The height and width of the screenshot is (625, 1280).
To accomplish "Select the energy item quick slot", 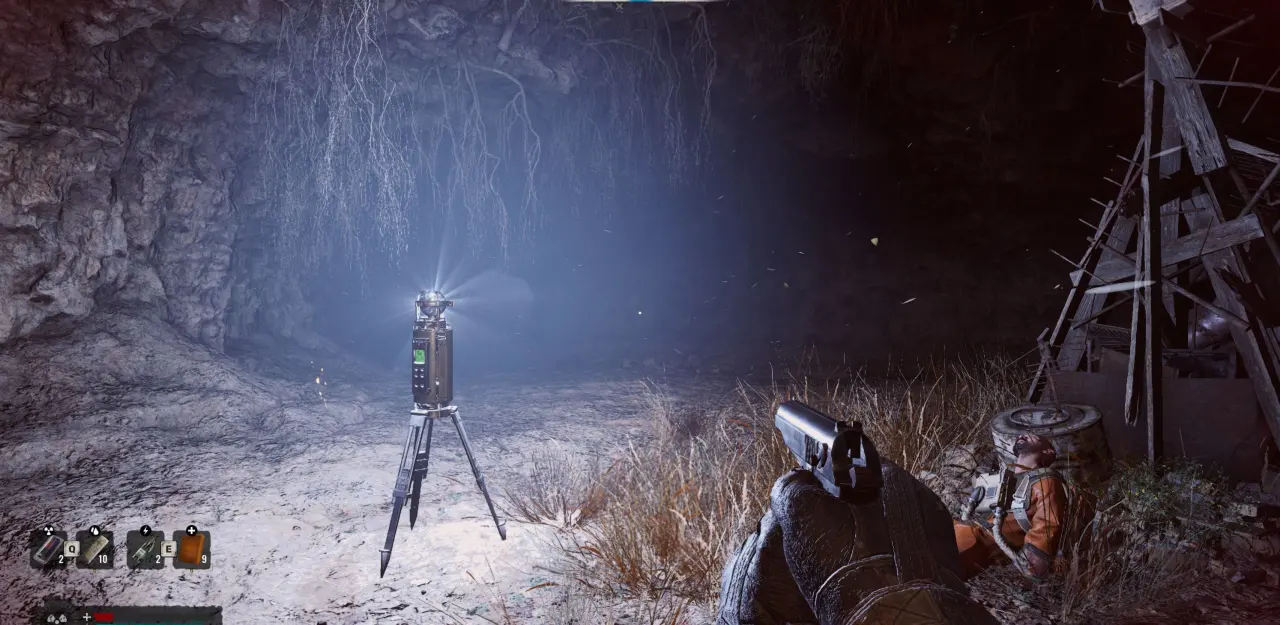I will click(x=144, y=548).
